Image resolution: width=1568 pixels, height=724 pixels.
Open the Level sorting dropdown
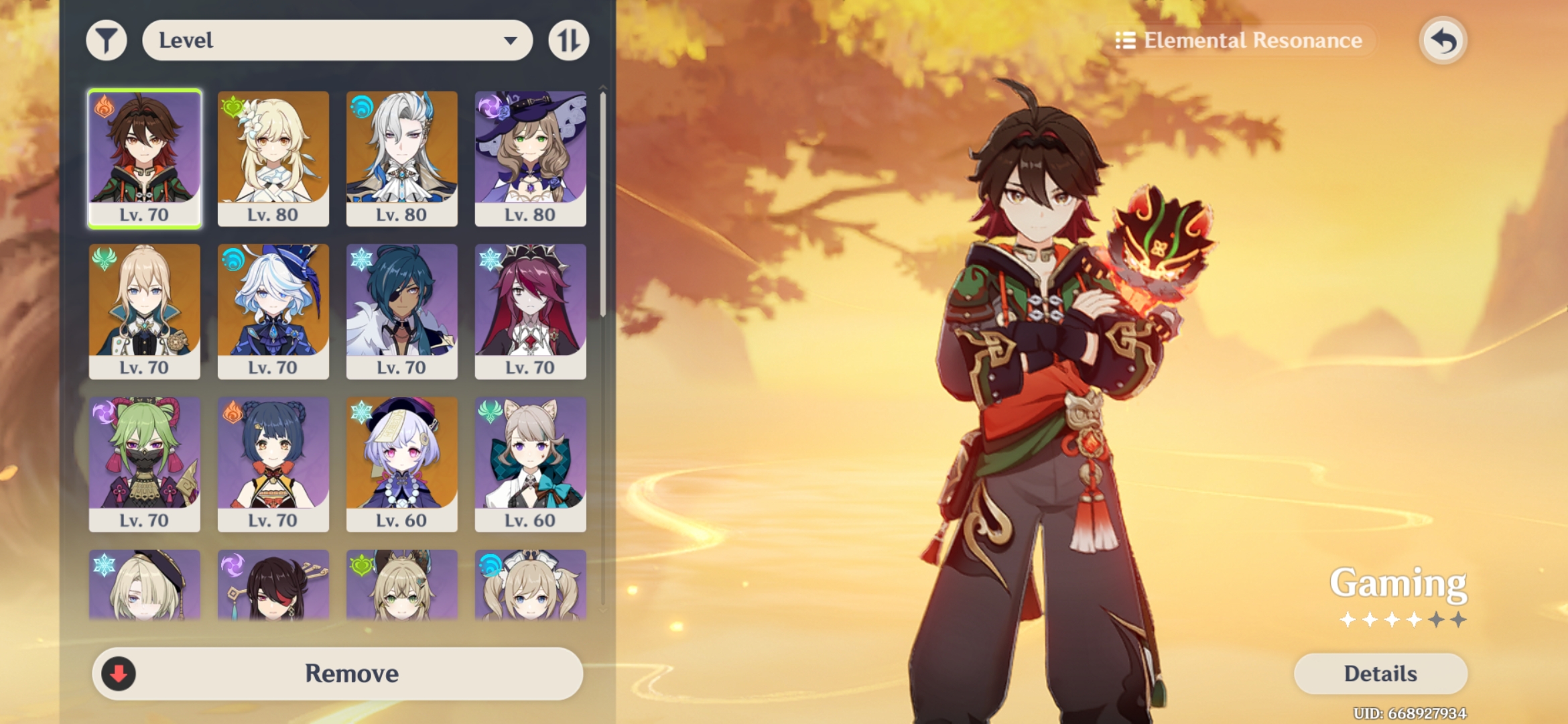(337, 40)
